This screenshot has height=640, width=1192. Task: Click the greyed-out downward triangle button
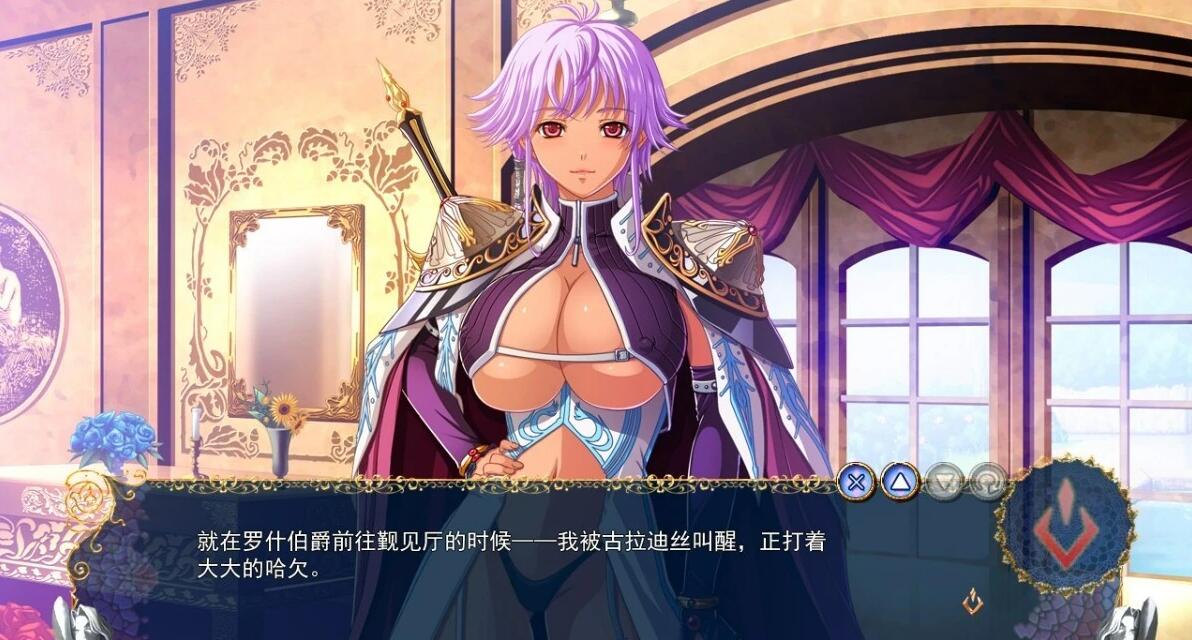tap(943, 482)
